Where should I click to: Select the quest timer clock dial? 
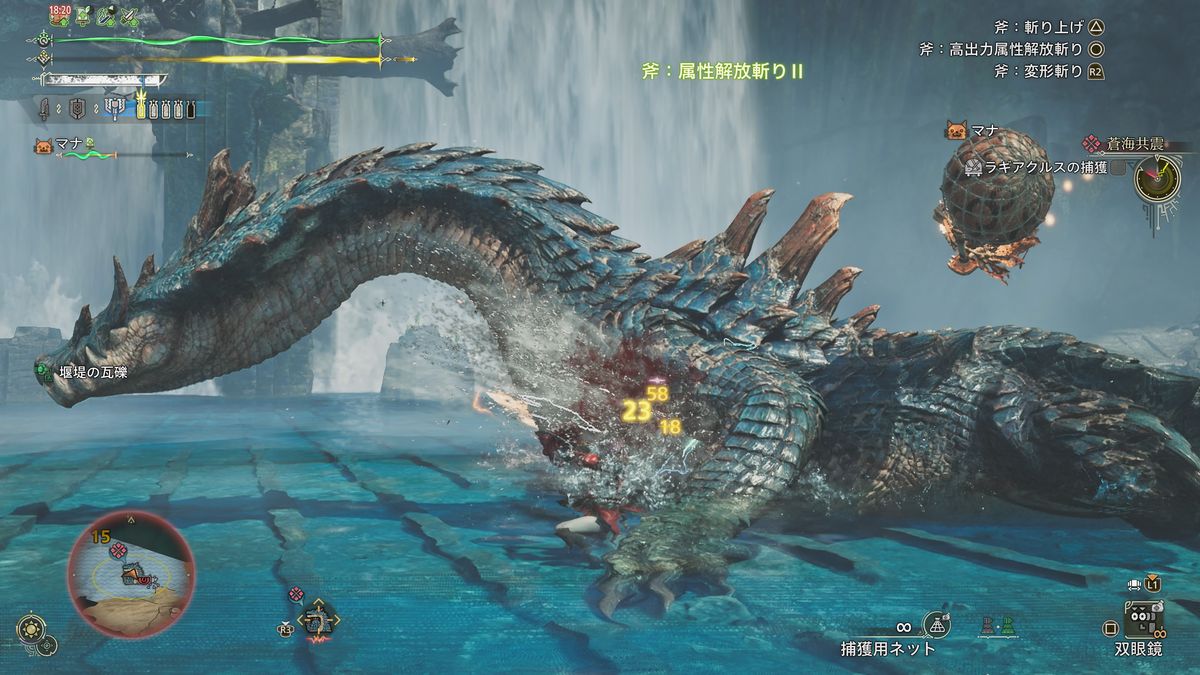tap(1157, 180)
